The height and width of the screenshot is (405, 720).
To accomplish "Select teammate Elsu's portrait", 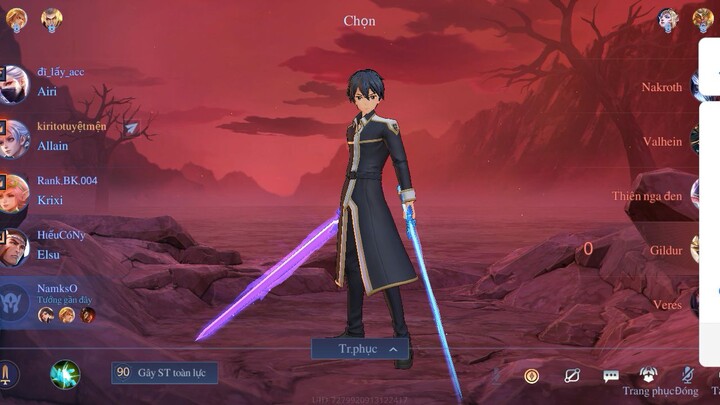I will coord(14,247).
